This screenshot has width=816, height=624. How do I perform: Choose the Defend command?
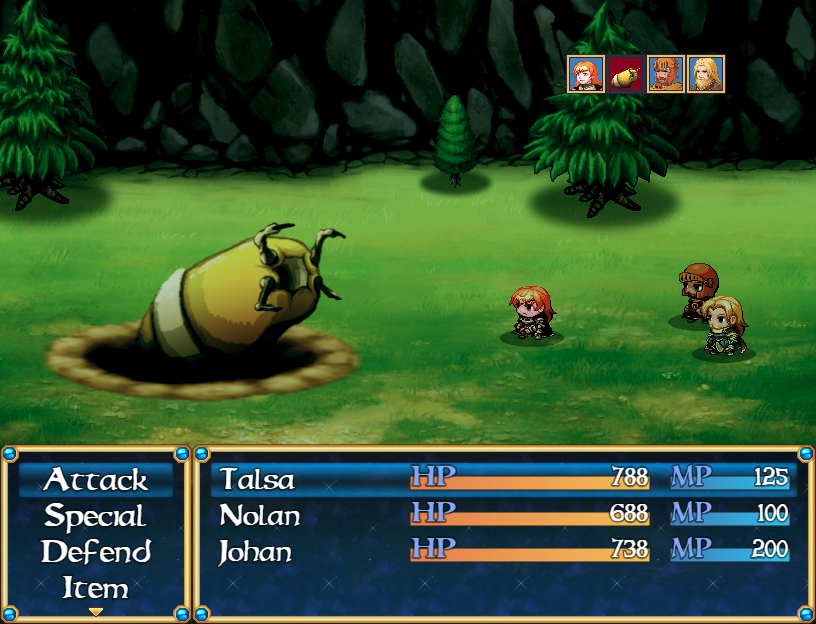pos(96,552)
